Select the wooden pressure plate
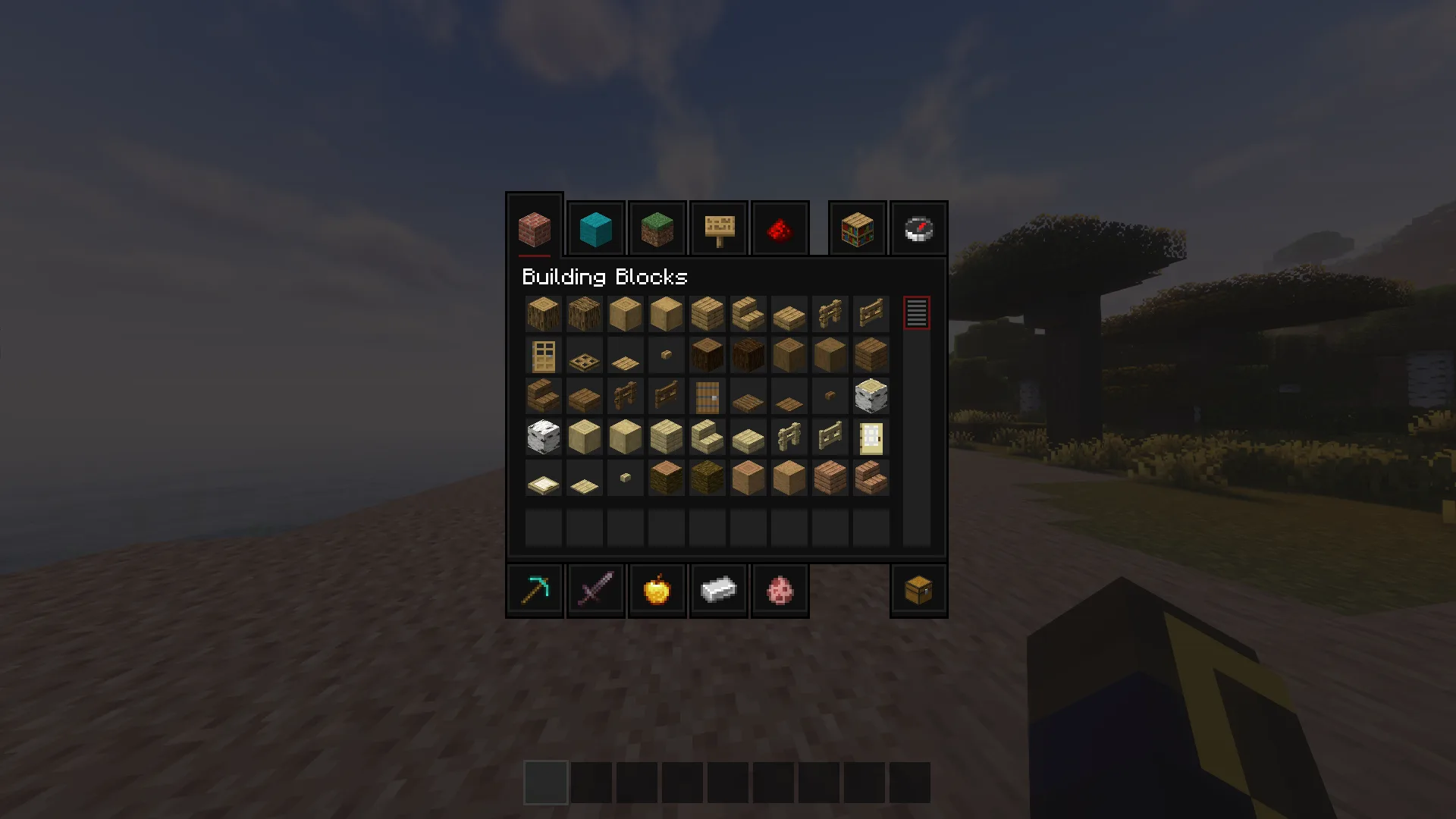1456x819 pixels. click(625, 355)
